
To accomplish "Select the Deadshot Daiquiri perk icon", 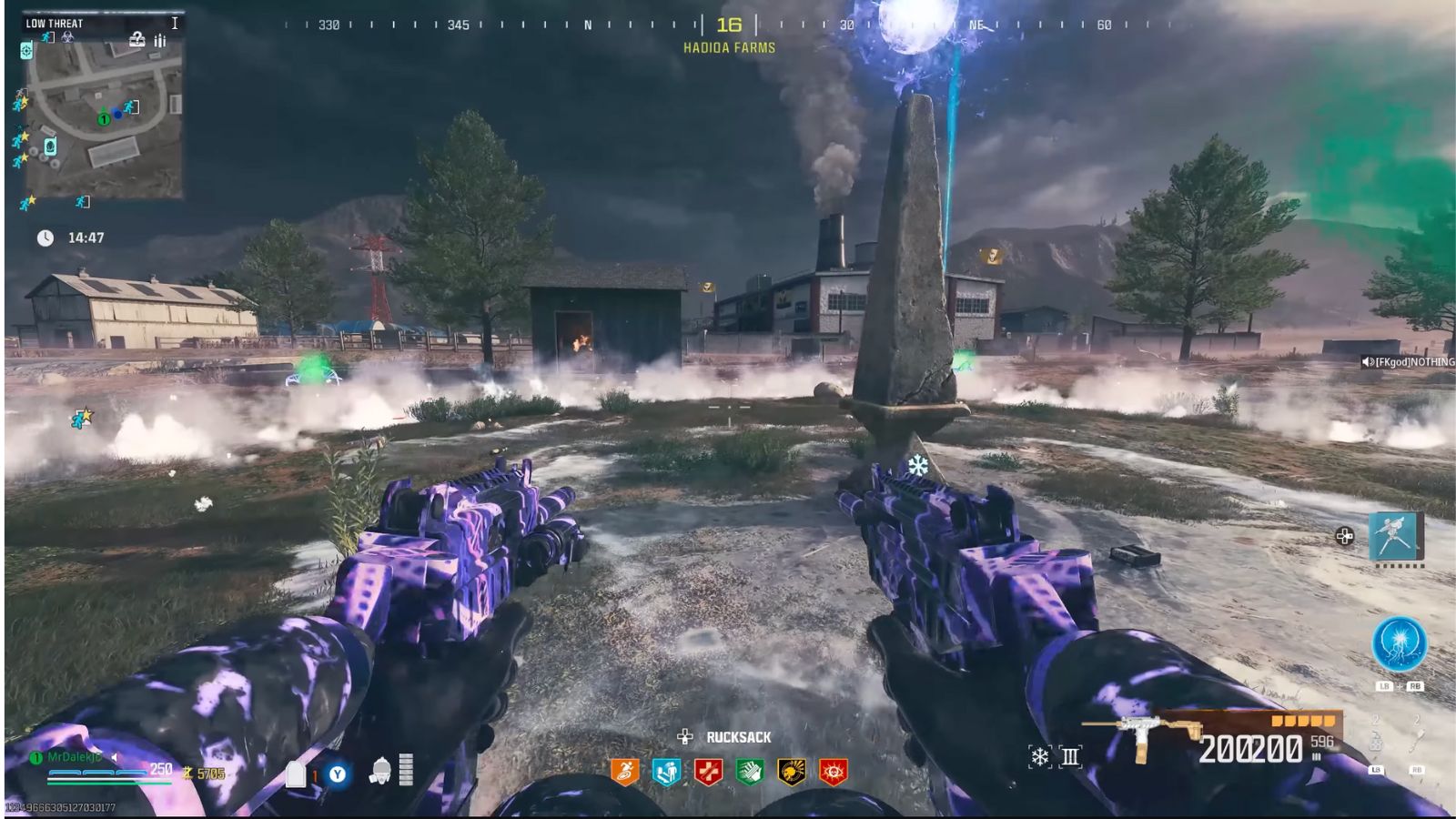I will (792, 771).
